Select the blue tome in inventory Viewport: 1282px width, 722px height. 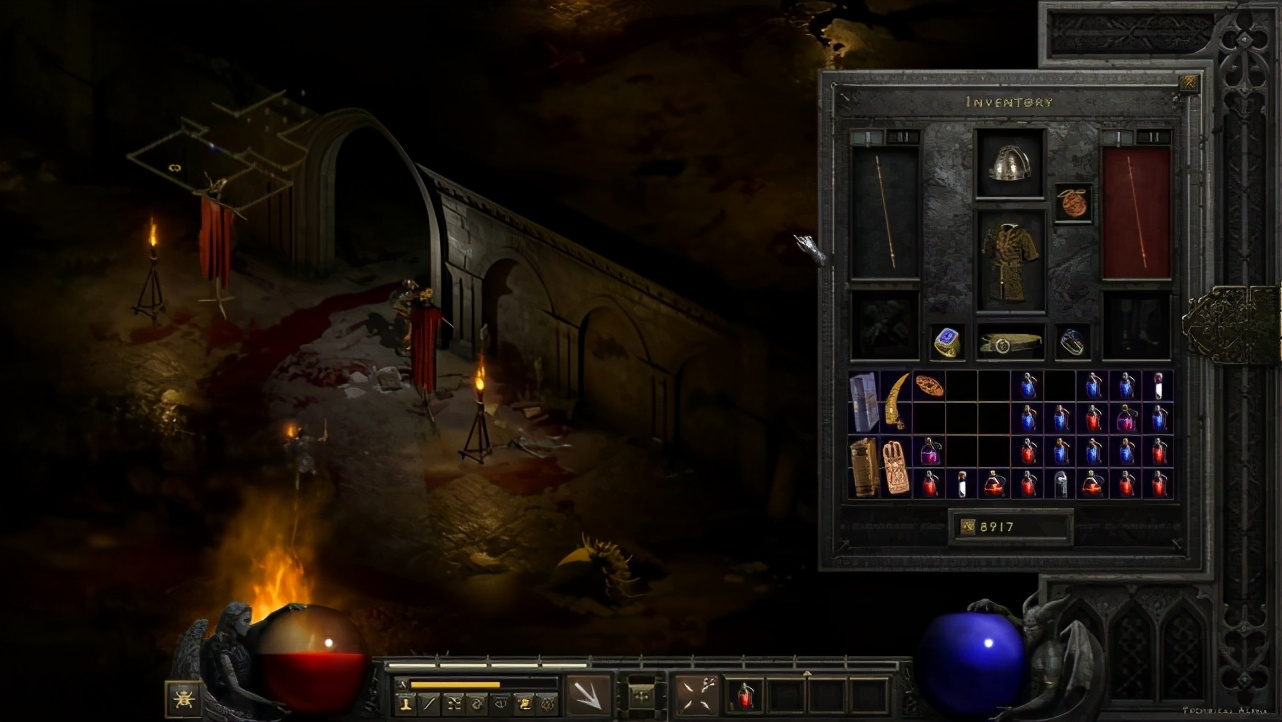click(x=863, y=399)
